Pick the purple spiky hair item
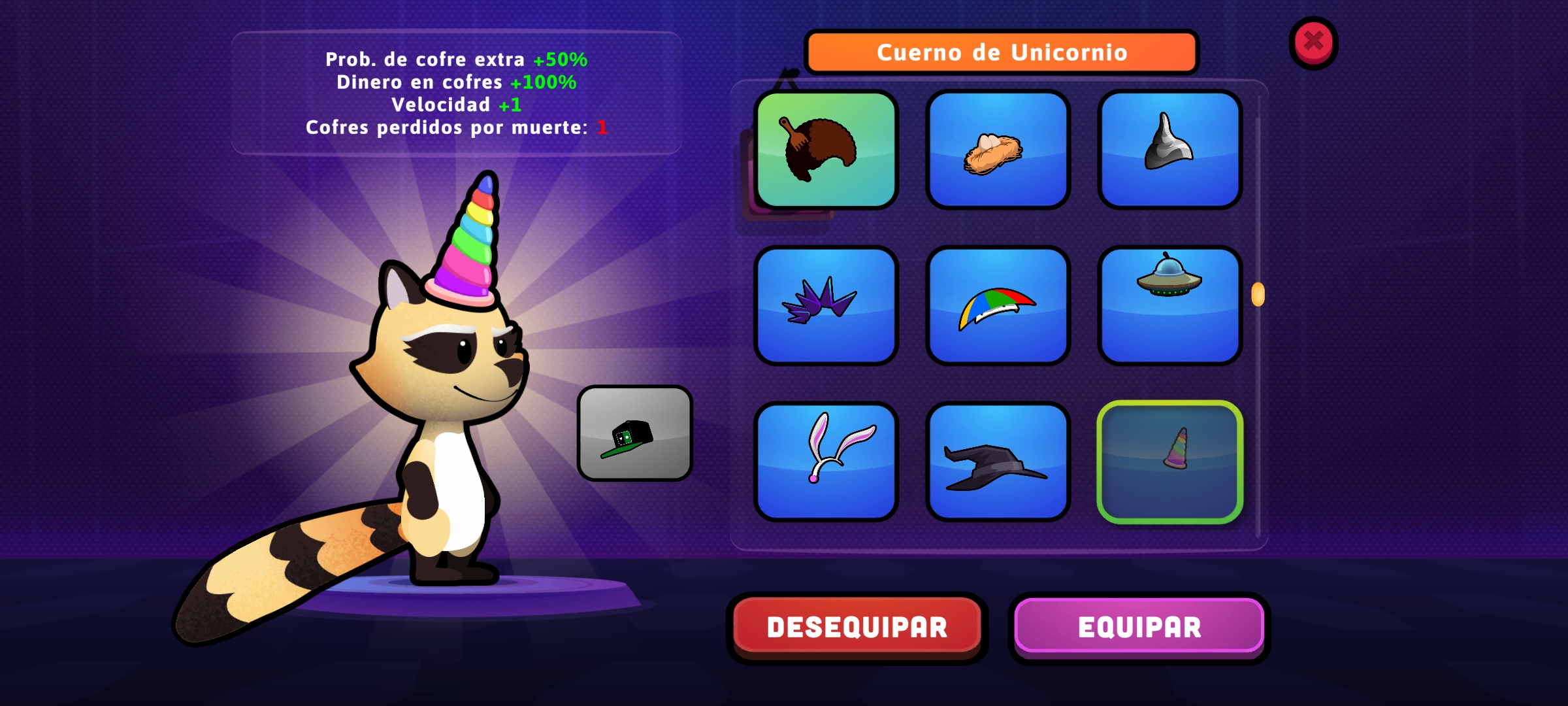 pos(826,305)
